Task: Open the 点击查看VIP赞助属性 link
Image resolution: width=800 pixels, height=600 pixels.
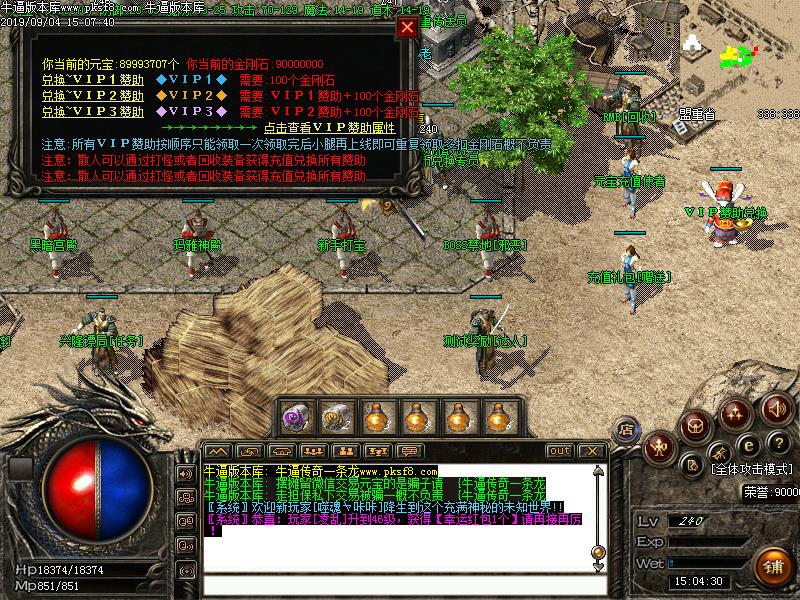Action: coord(330,128)
